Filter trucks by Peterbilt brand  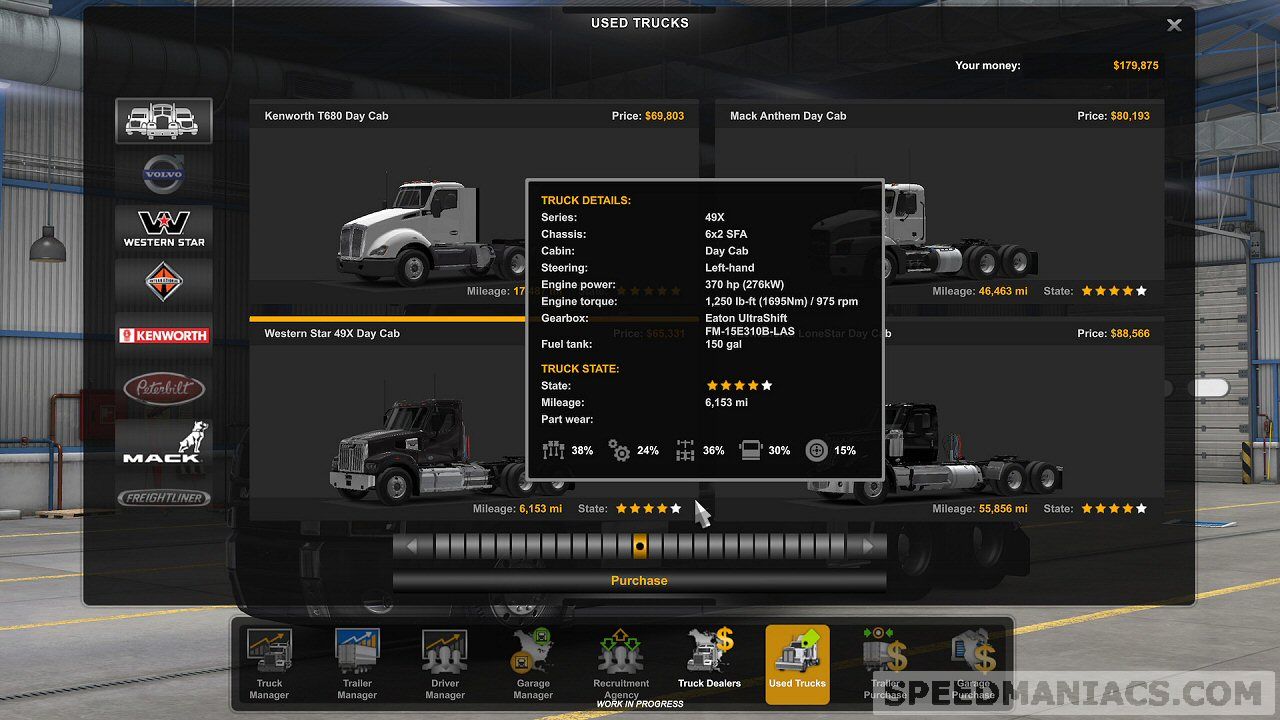(x=163, y=389)
